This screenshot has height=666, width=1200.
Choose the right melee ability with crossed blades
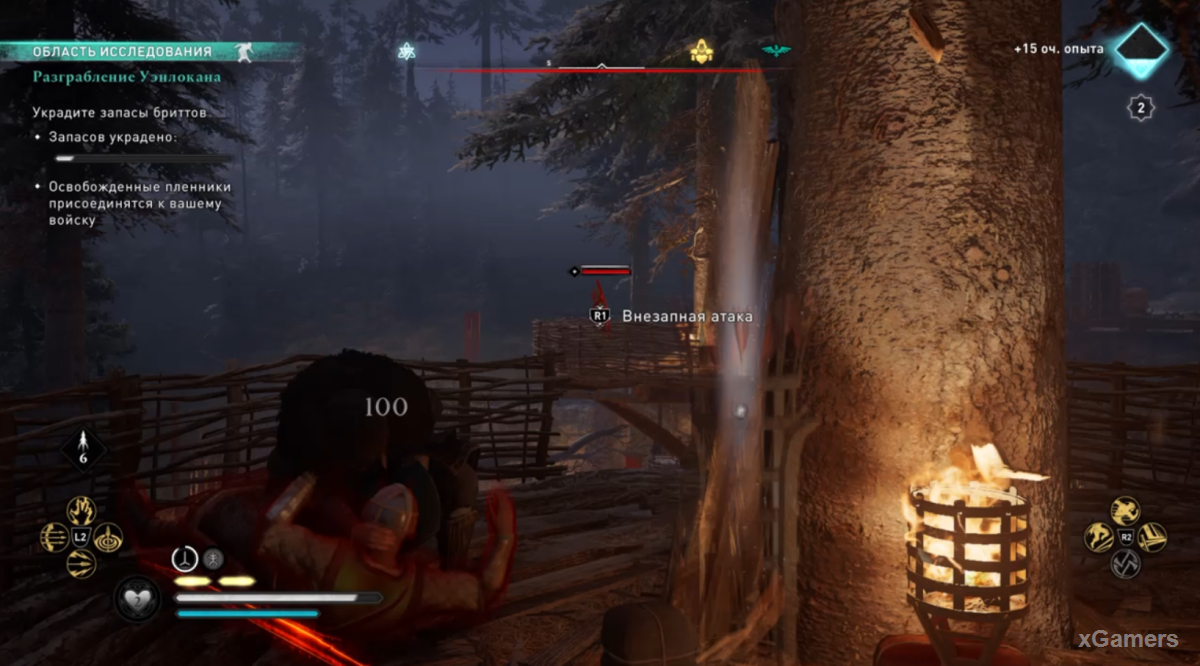click(1152, 538)
